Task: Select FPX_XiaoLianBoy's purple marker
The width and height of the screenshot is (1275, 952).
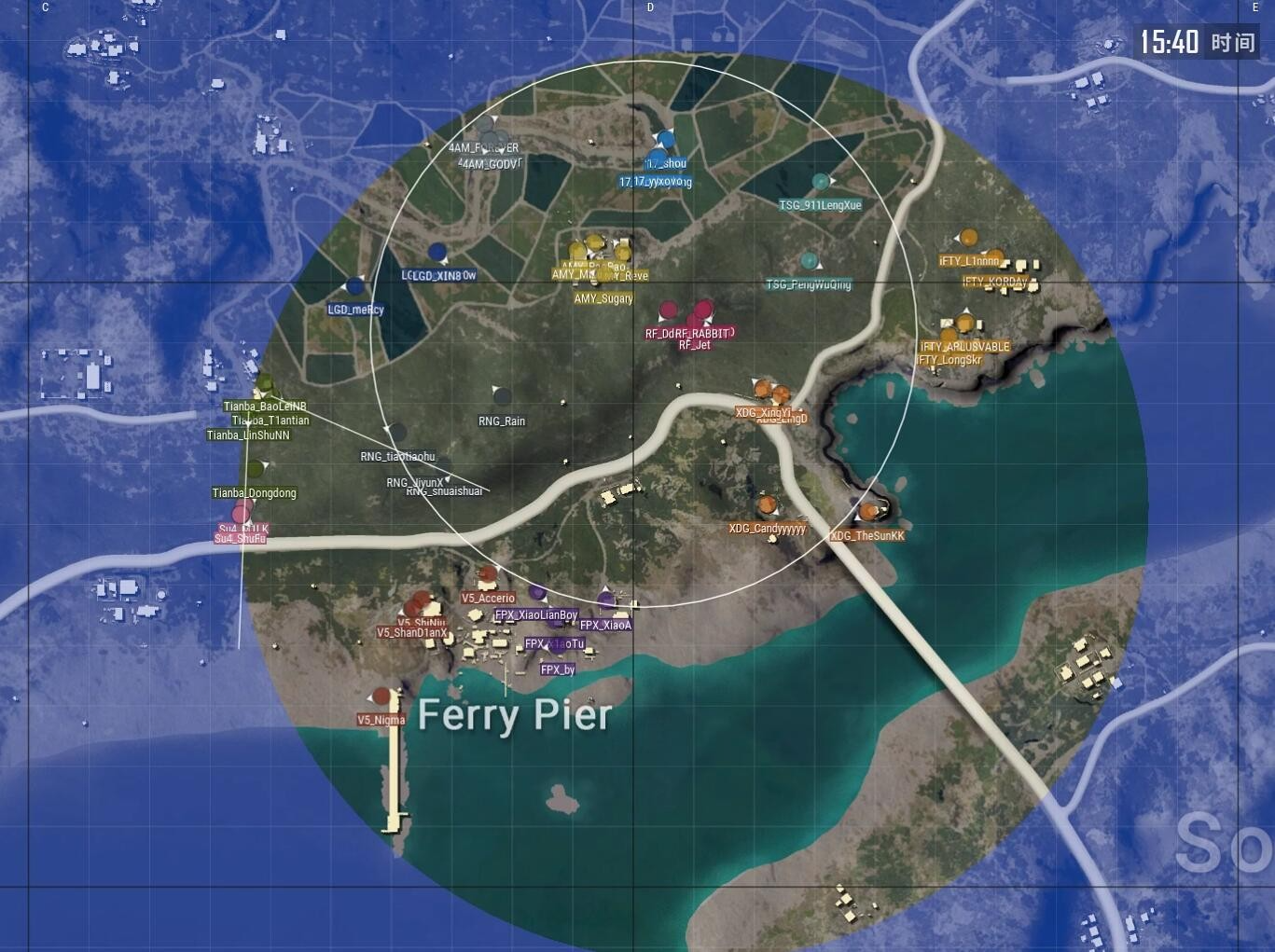Action: point(537,594)
